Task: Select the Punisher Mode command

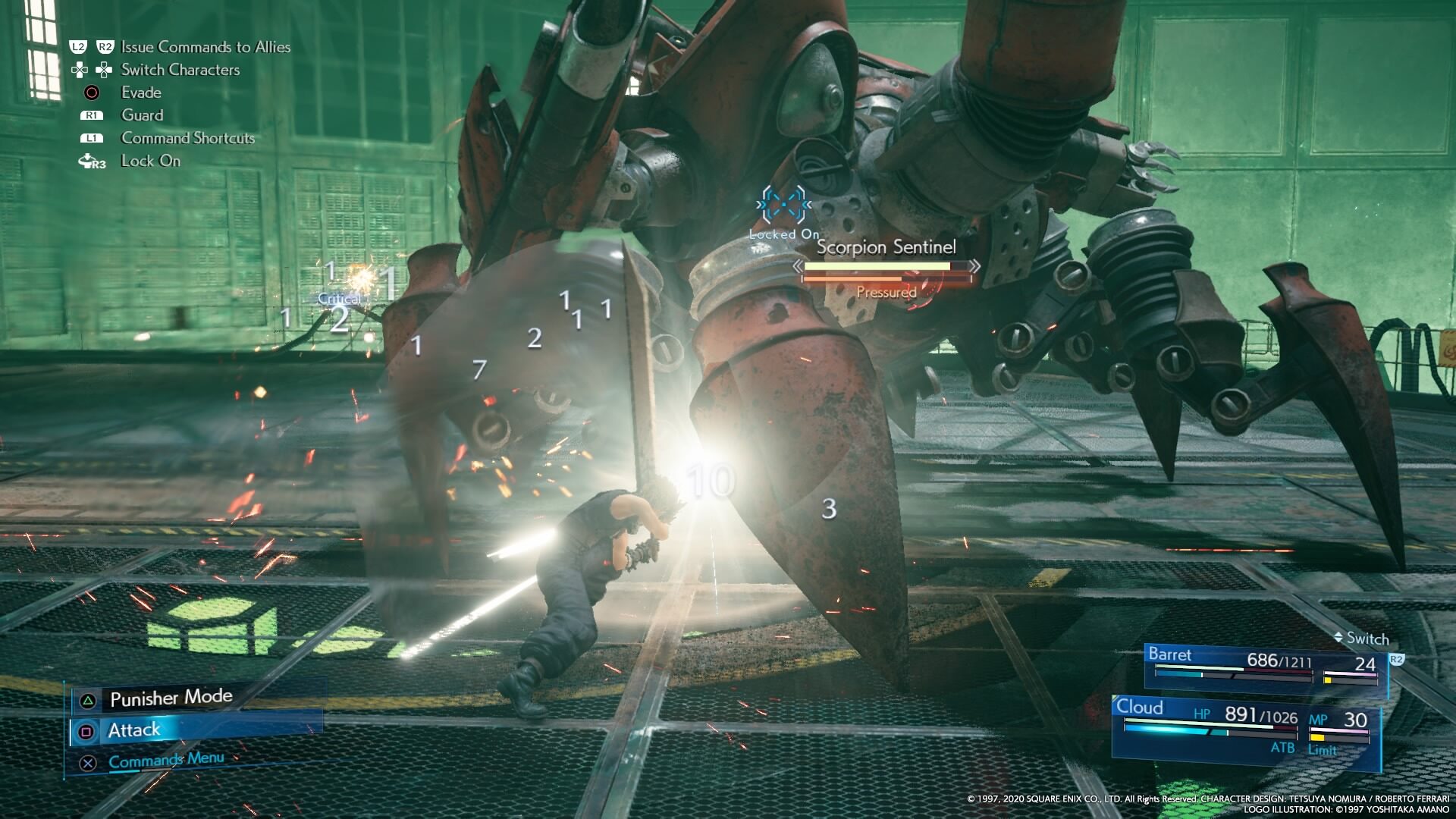Action: (171, 698)
